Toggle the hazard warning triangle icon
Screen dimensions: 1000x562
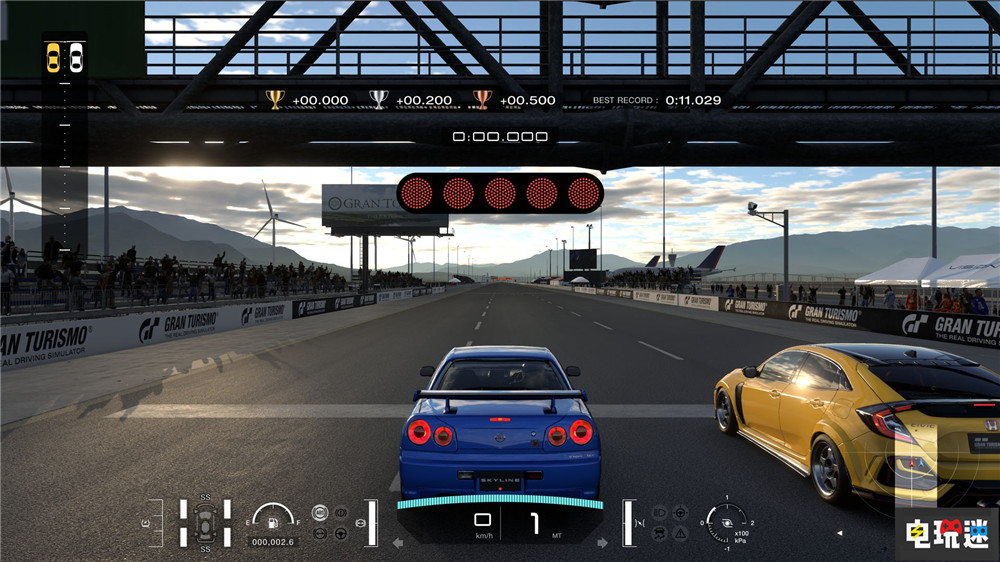(680, 533)
